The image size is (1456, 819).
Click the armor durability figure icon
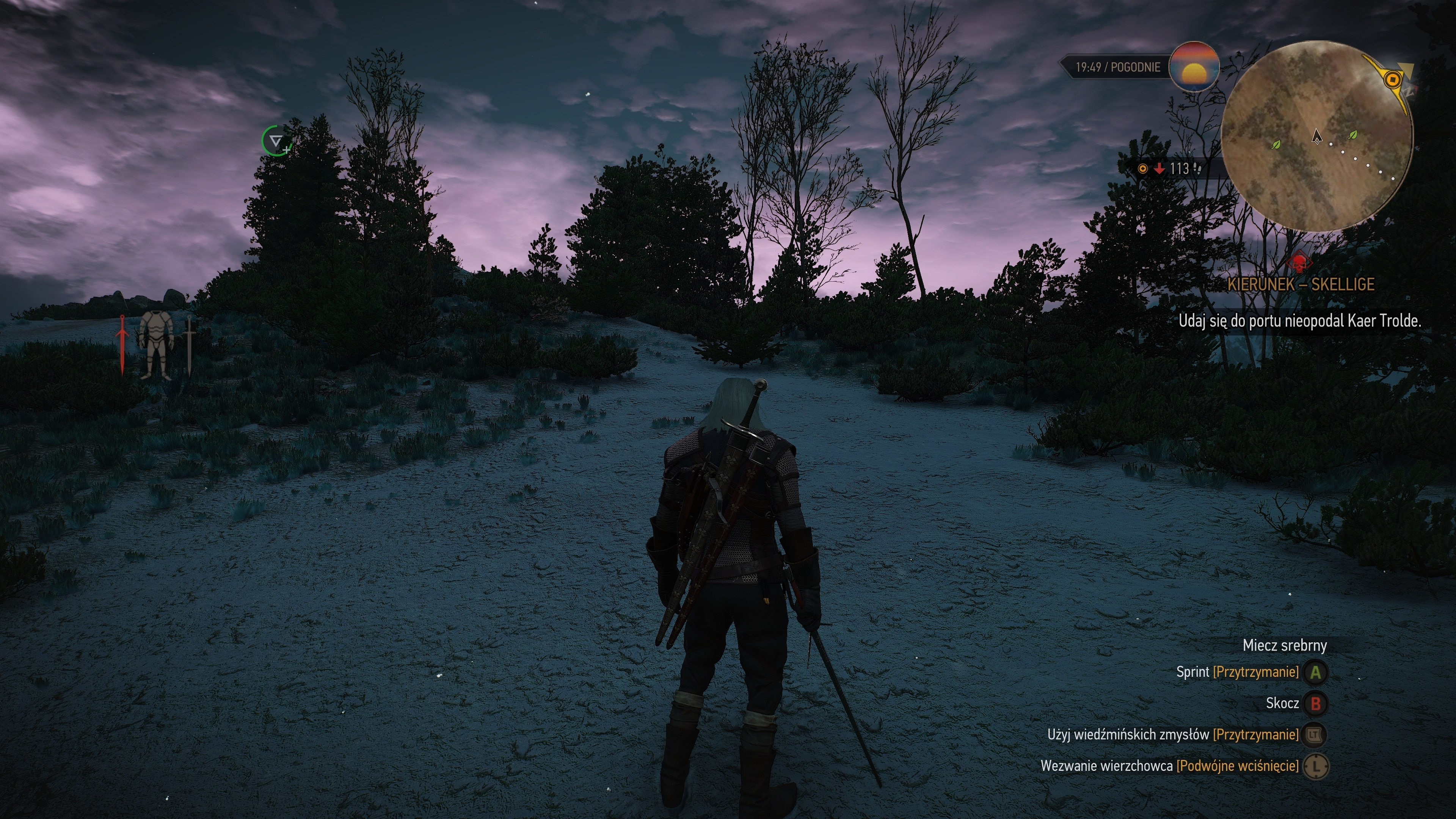[155, 345]
